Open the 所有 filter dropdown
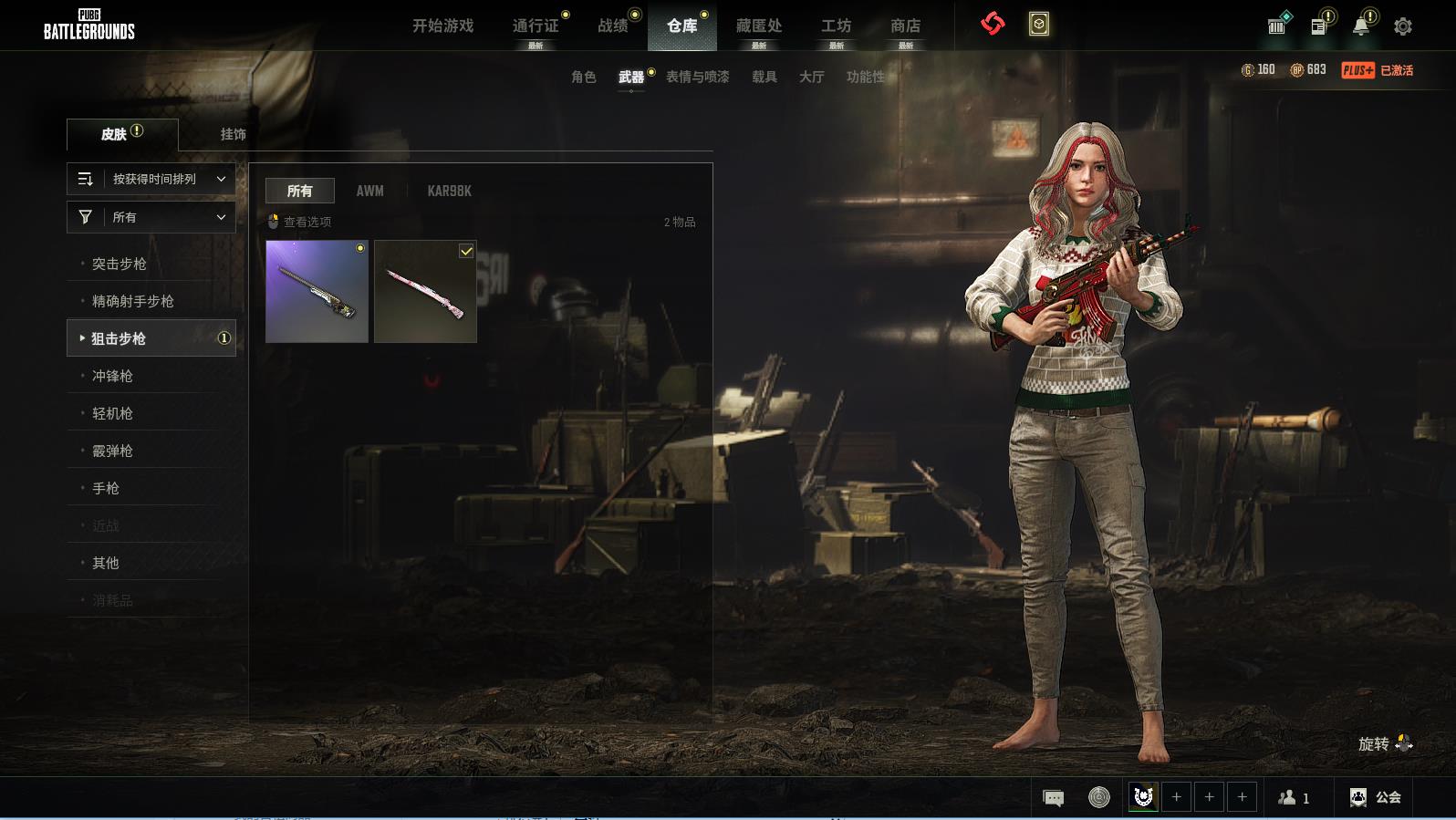Image resolution: width=1456 pixels, height=820 pixels. coord(151,217)
